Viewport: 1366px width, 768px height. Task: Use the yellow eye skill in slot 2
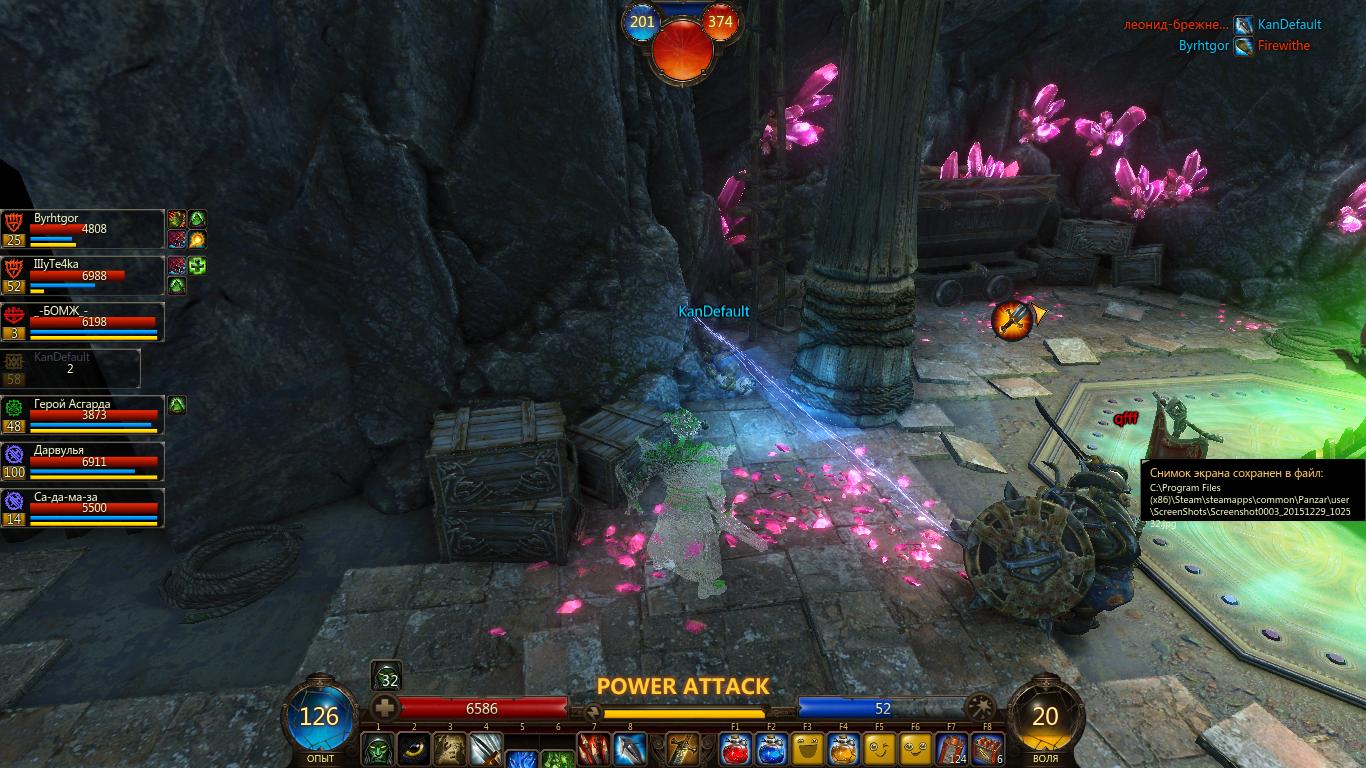click(413, 749)
